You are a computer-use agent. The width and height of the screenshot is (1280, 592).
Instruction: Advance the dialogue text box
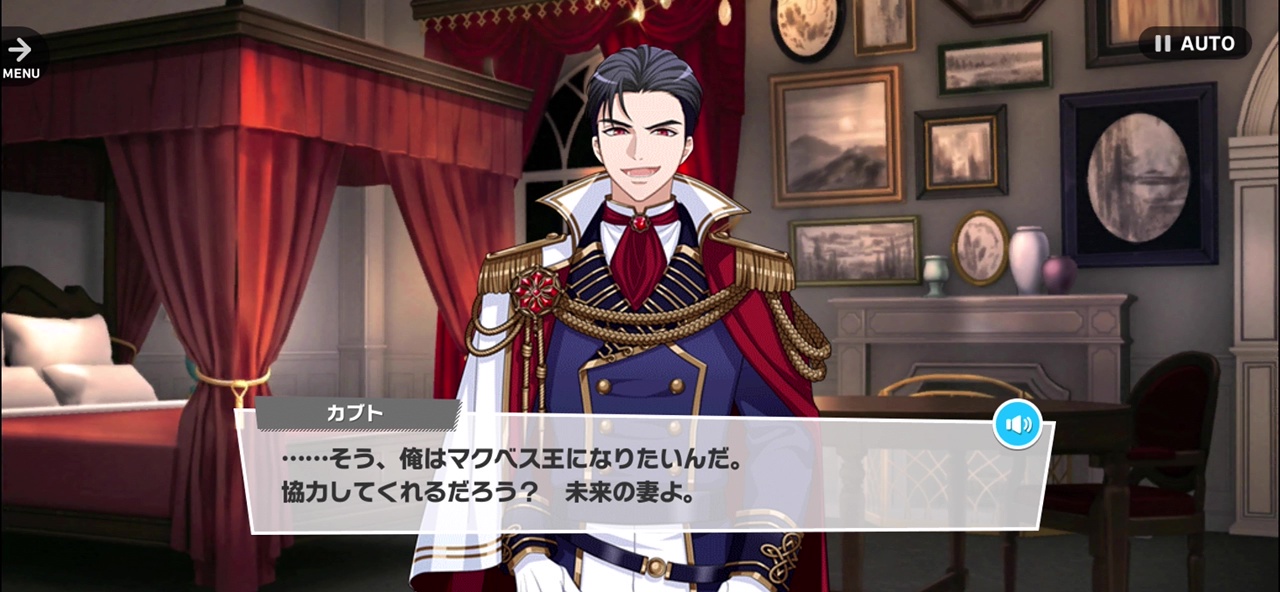coord(640,475)
